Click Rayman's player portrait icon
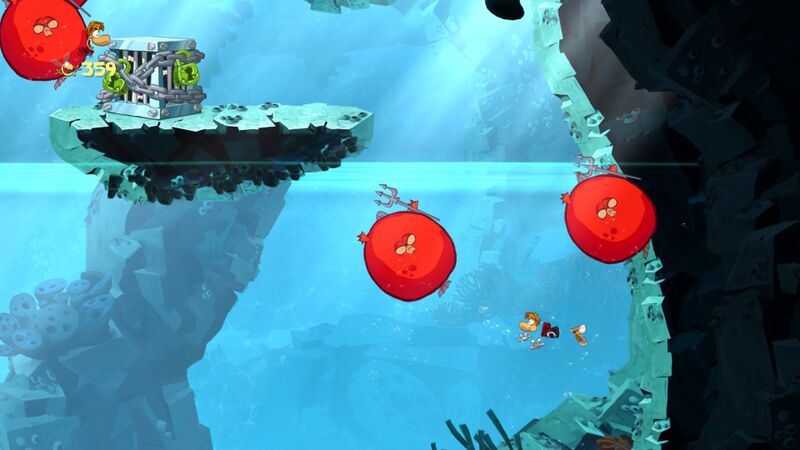 [x=97, y=38]
